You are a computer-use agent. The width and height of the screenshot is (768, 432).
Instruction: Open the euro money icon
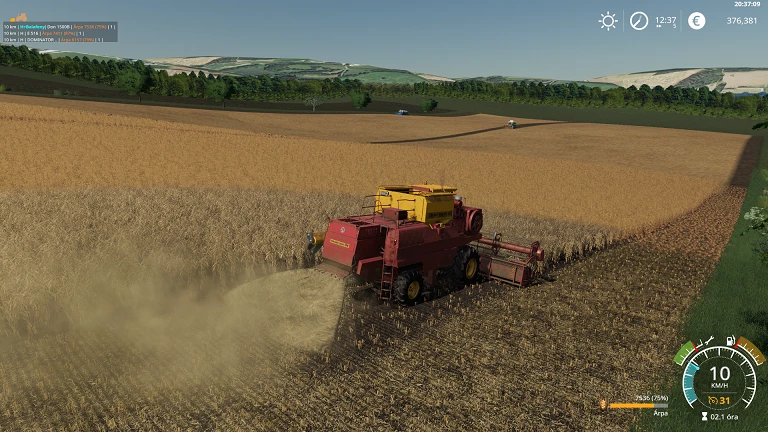point(697,21)
